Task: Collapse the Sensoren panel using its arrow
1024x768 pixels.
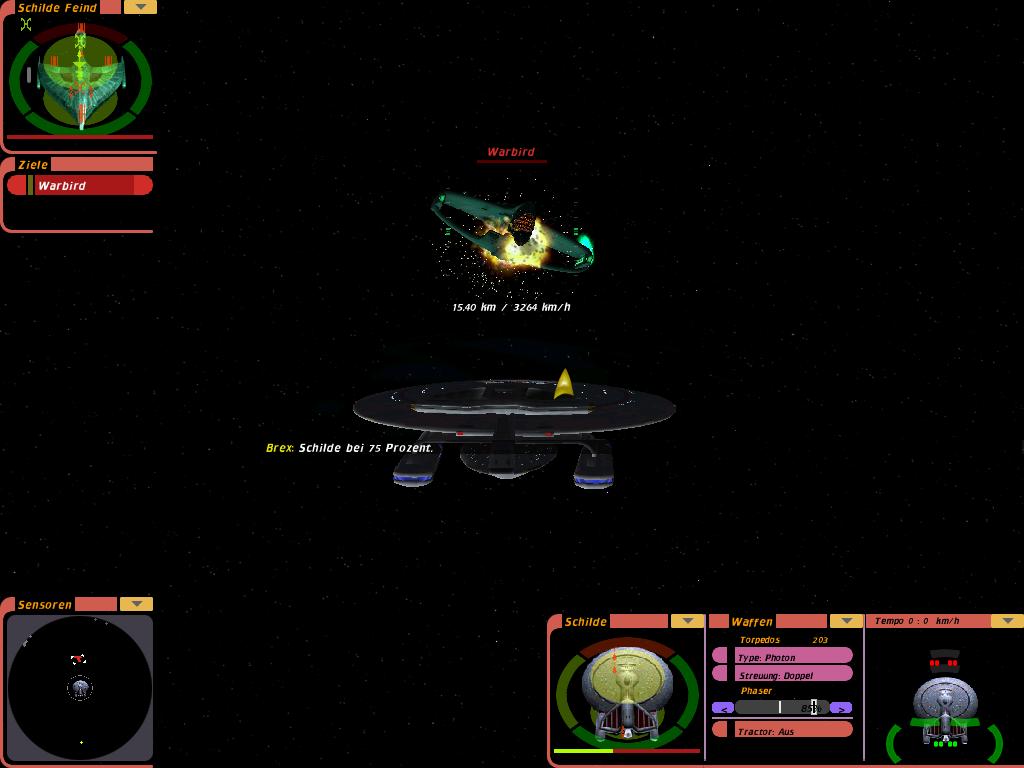Action: [x=136, y=604]
